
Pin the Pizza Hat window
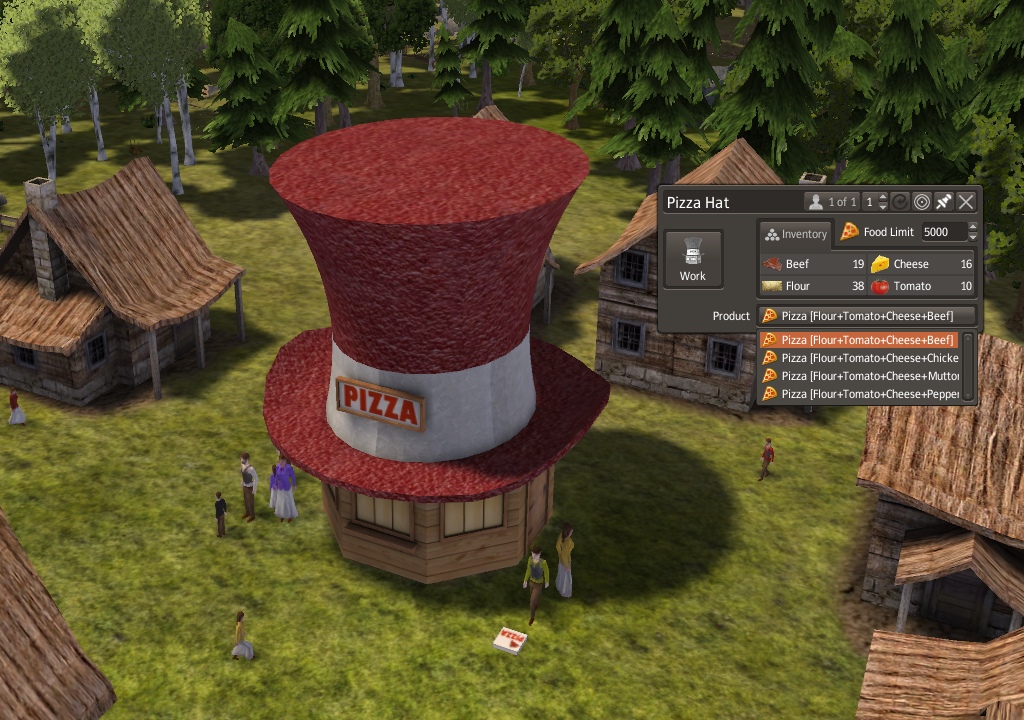click(944, 202)
